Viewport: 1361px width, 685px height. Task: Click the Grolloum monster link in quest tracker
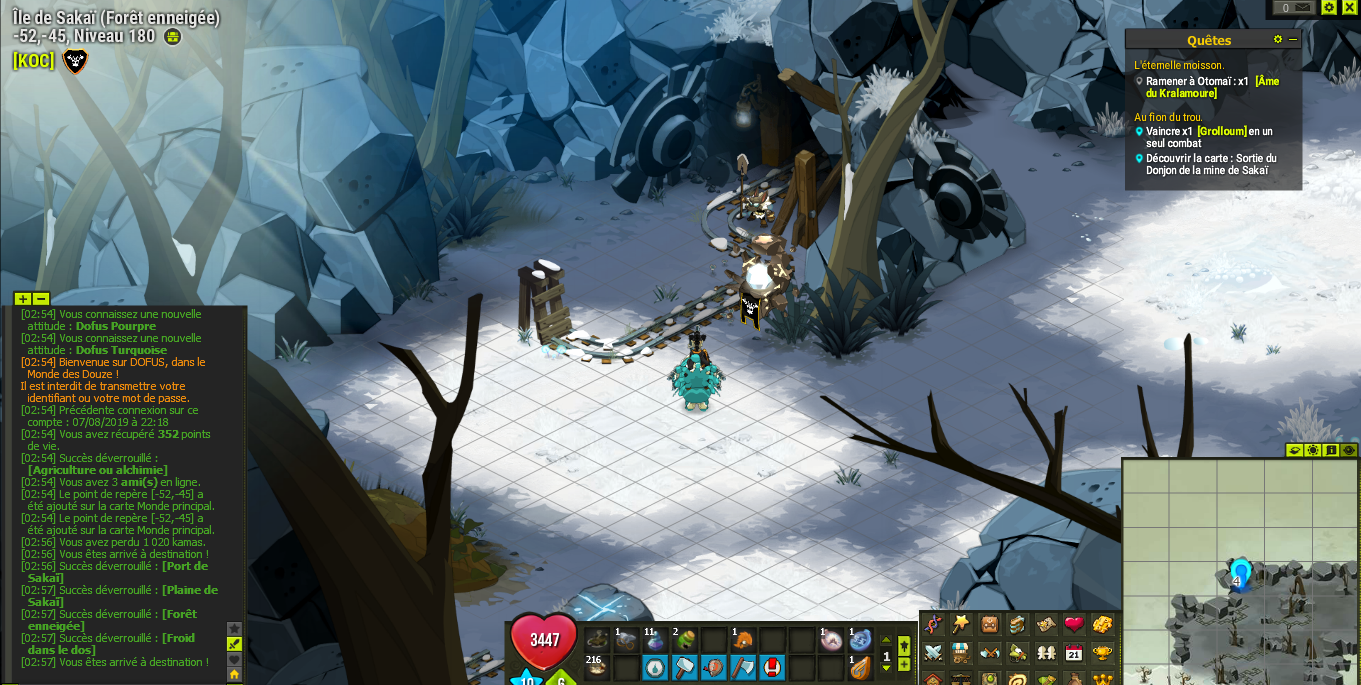(x=1222, y=131)
